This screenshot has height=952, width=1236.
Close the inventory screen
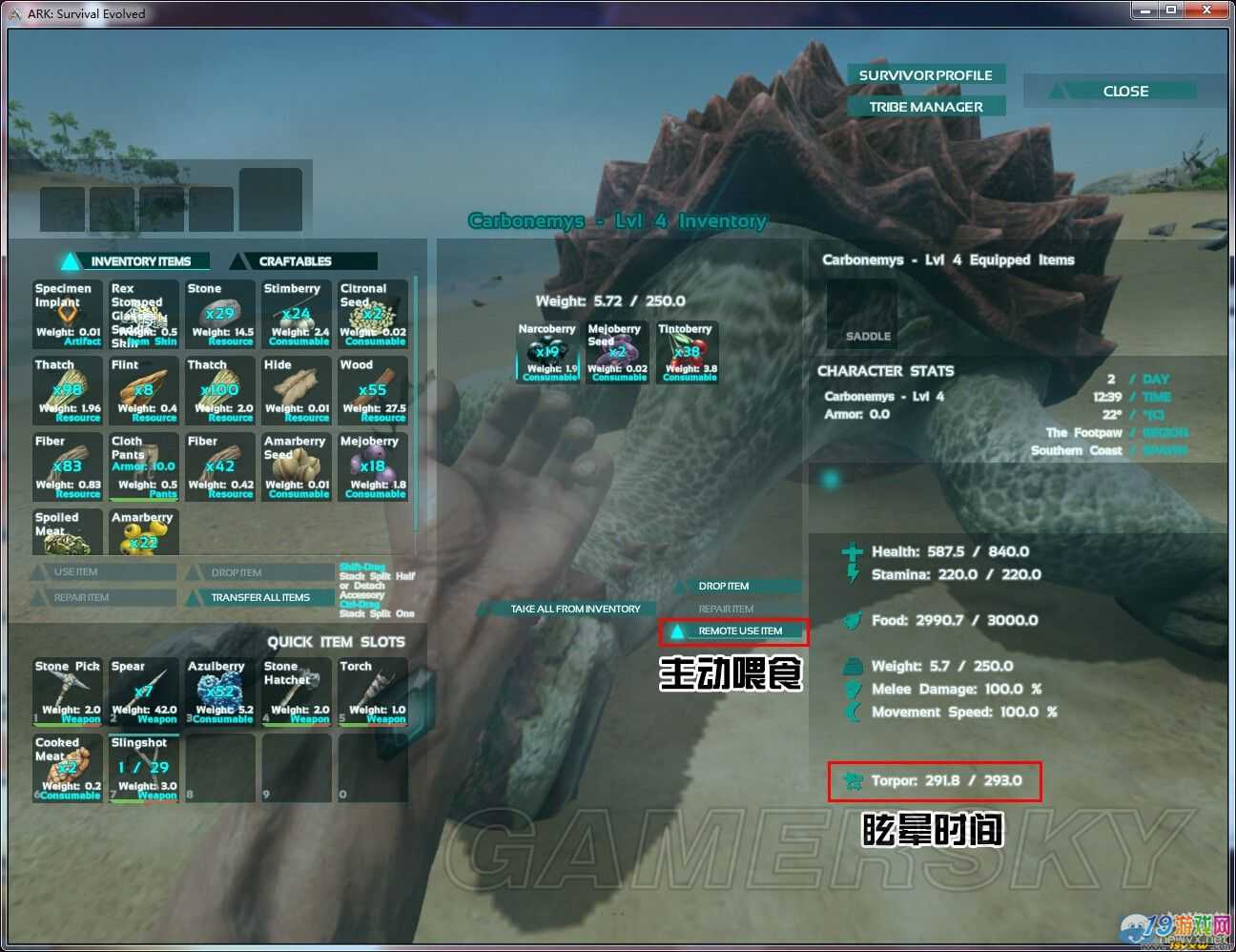tap(1124, 92)
